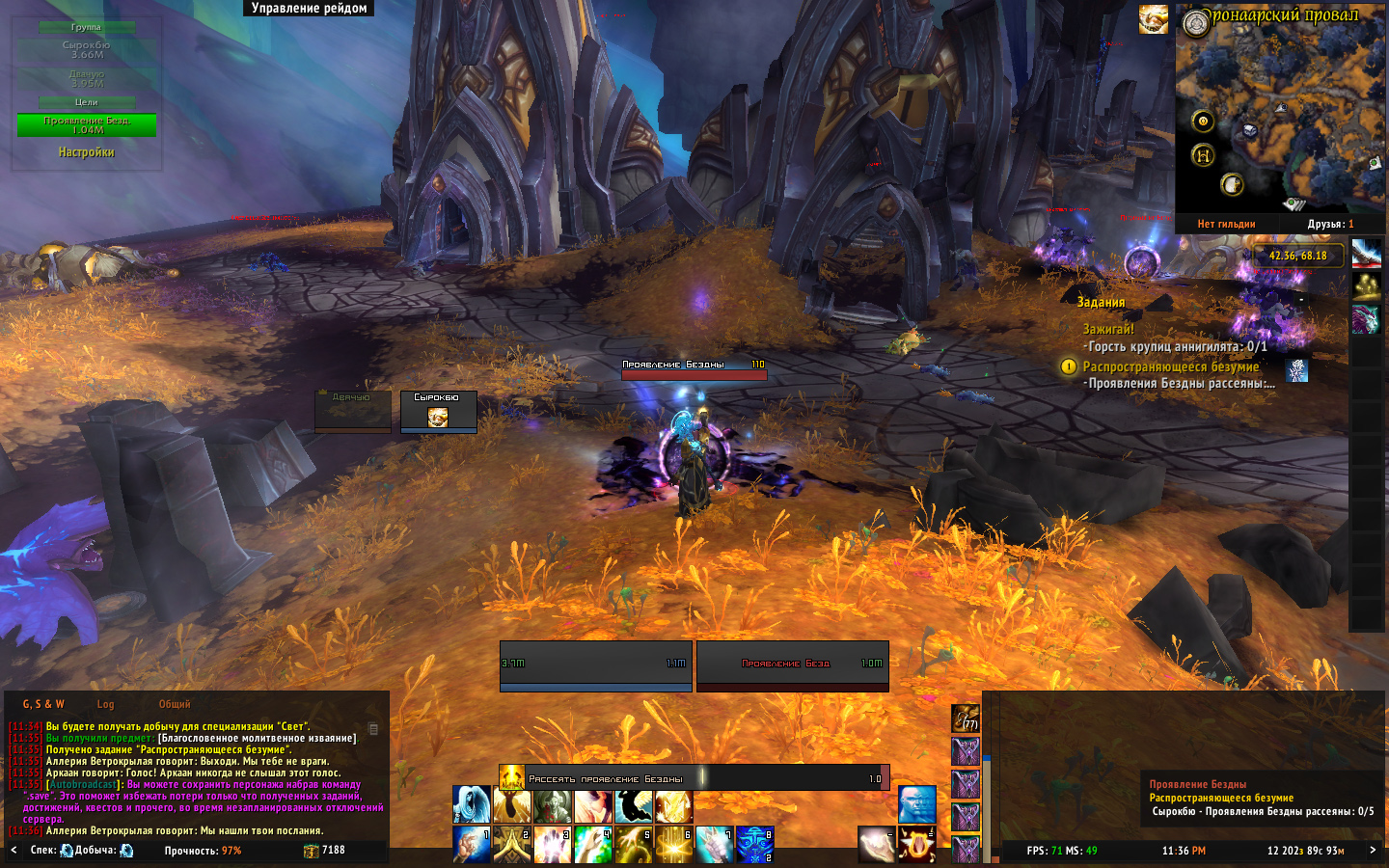Select the Зажигай! quest in the tracker
Viewport: 1389px width, 868px height.
(1108, 329)
